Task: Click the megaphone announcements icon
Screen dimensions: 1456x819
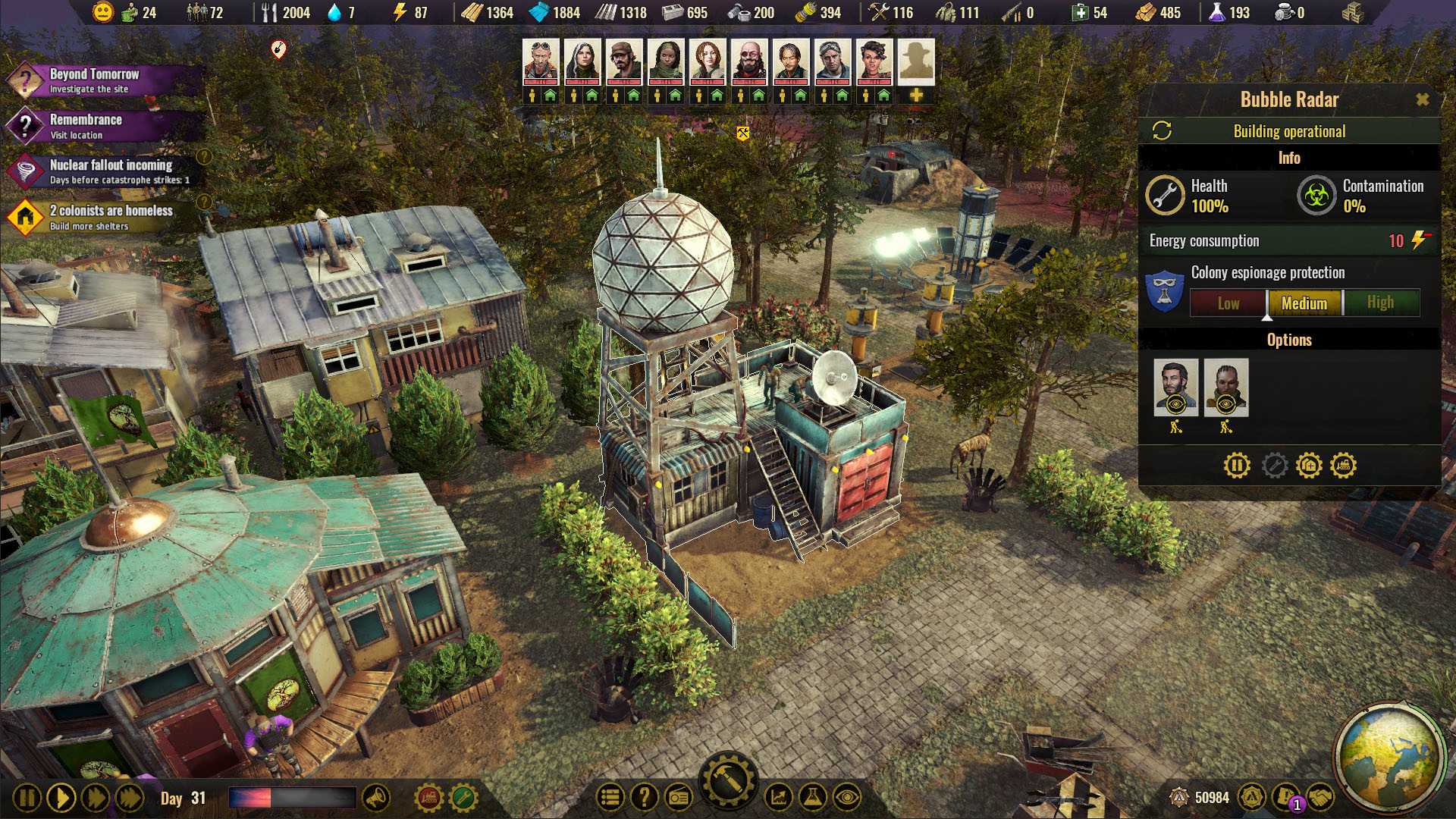Action: coord(378,798)
